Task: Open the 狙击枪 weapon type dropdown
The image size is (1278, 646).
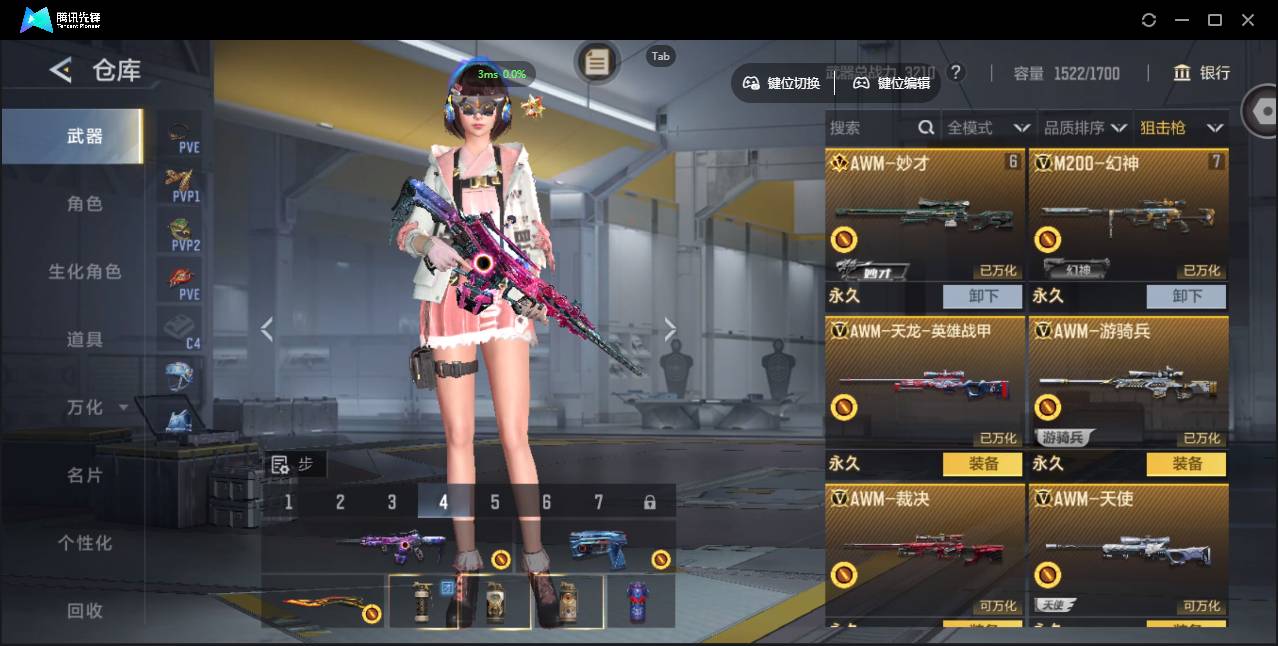Action: point(1181,128)
